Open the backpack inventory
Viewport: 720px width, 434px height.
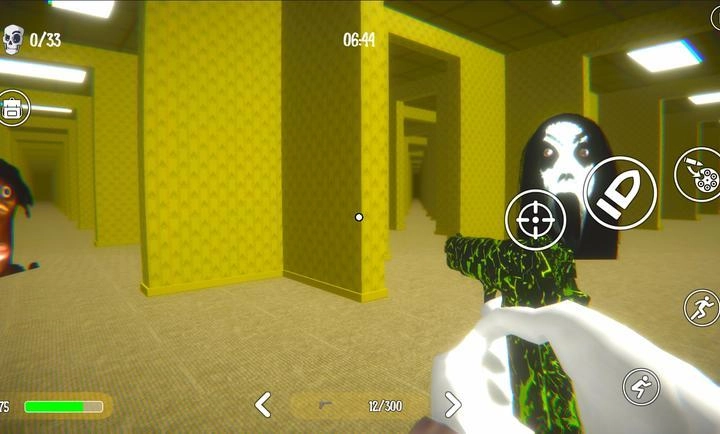click(14, 107)
